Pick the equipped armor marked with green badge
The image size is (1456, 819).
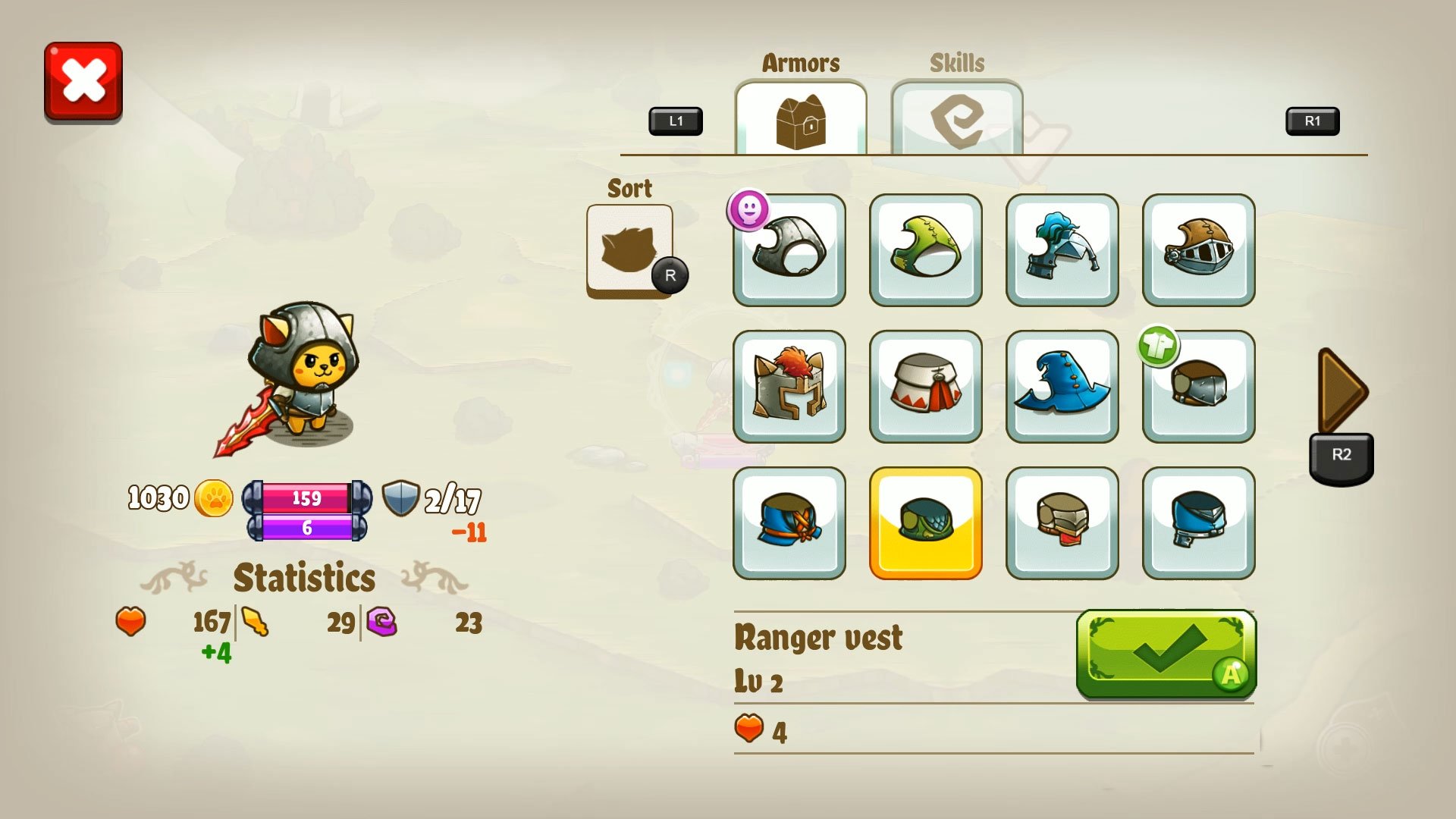(x=1198, y=388)
